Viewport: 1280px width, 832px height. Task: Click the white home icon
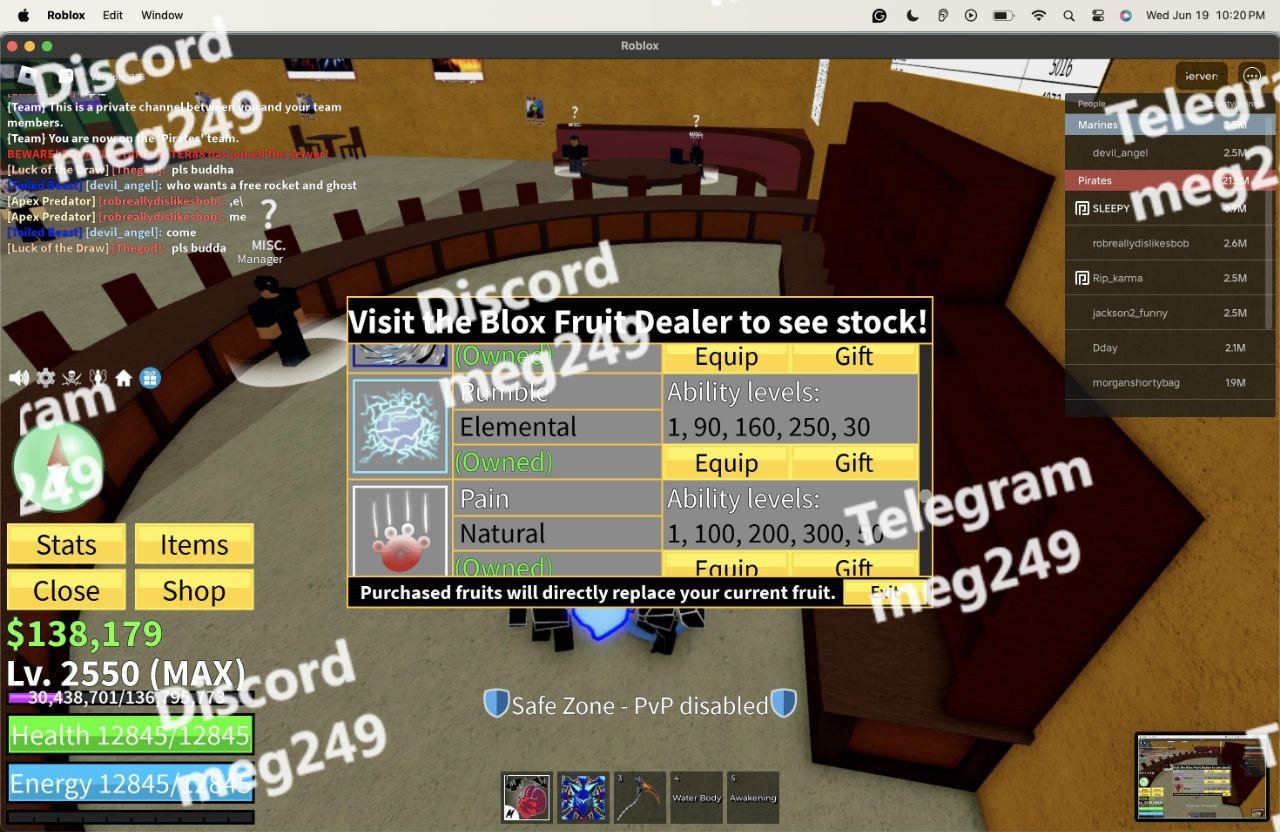[124, 378]
